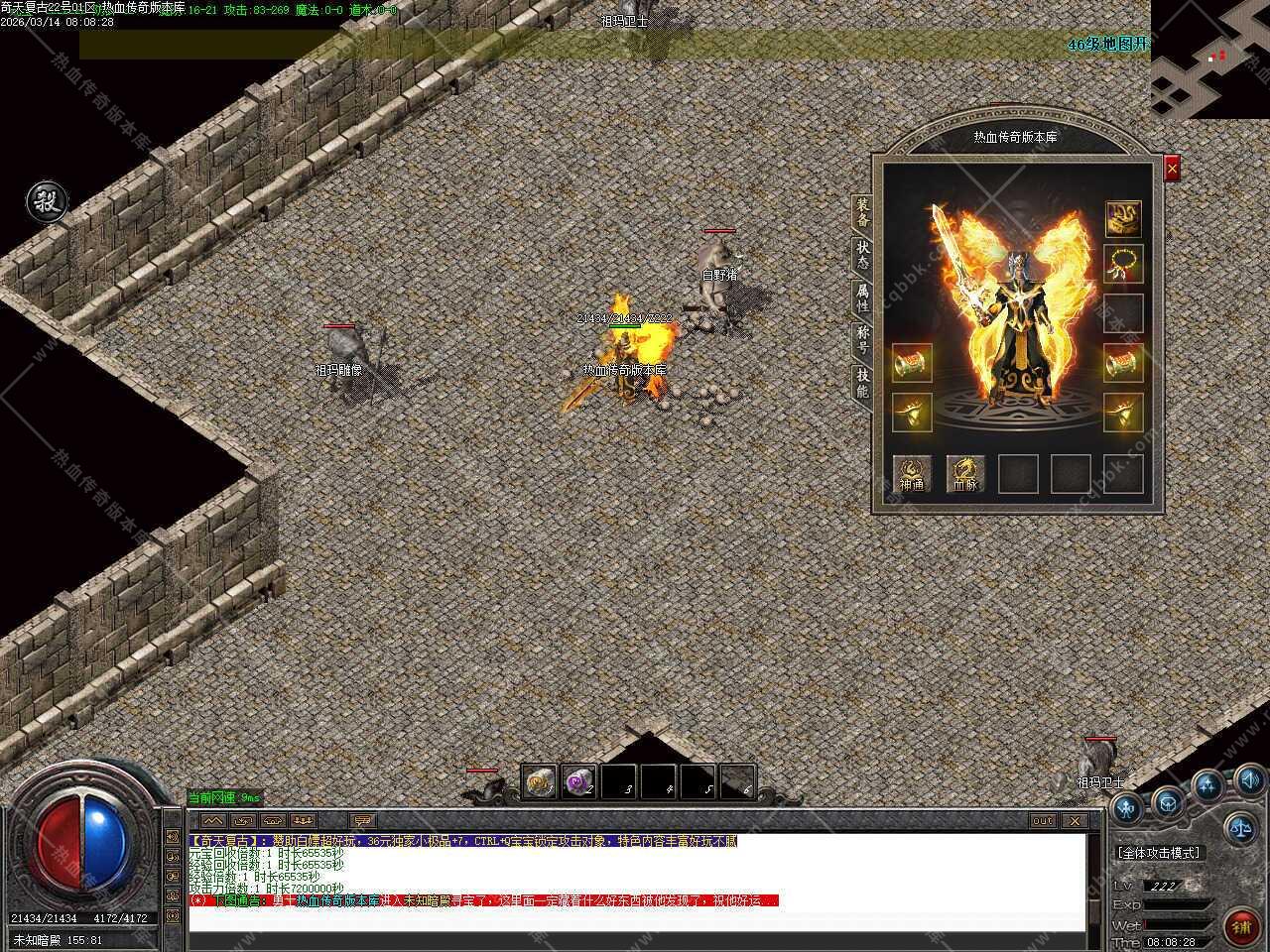Close the chat window with its X
Image resolution: width=1270 pixels, height=952 pixels.
(1074, 821)
